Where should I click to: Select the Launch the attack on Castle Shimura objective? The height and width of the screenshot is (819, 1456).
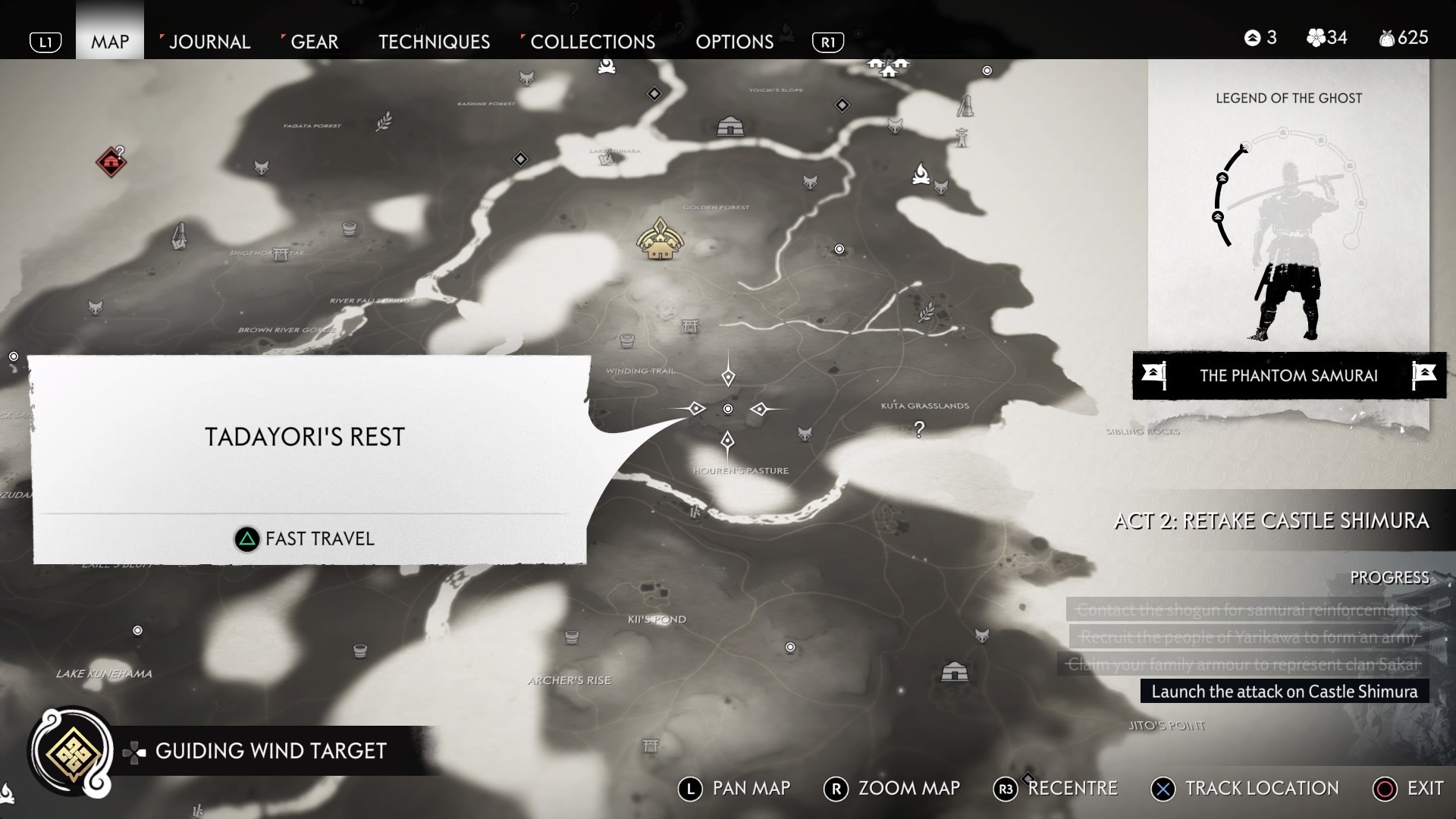(x=1285, y=692)
